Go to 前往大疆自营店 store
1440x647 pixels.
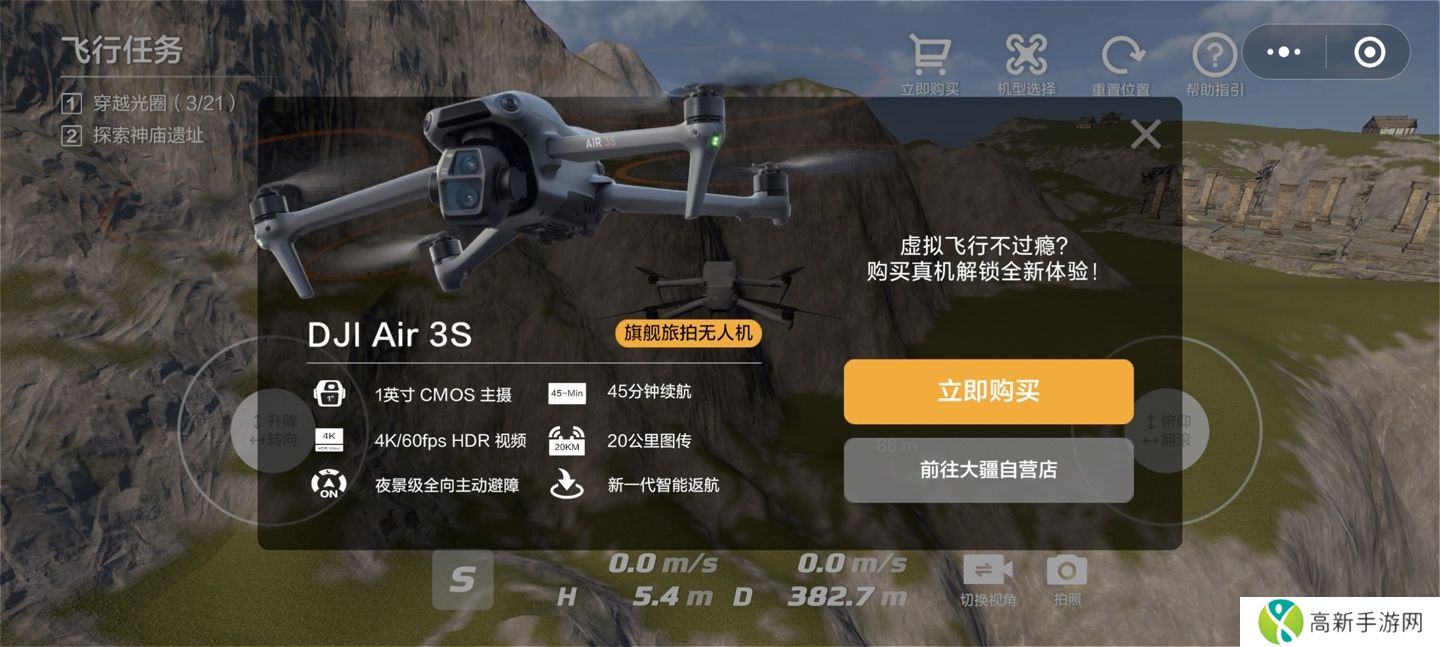point(988,470)
